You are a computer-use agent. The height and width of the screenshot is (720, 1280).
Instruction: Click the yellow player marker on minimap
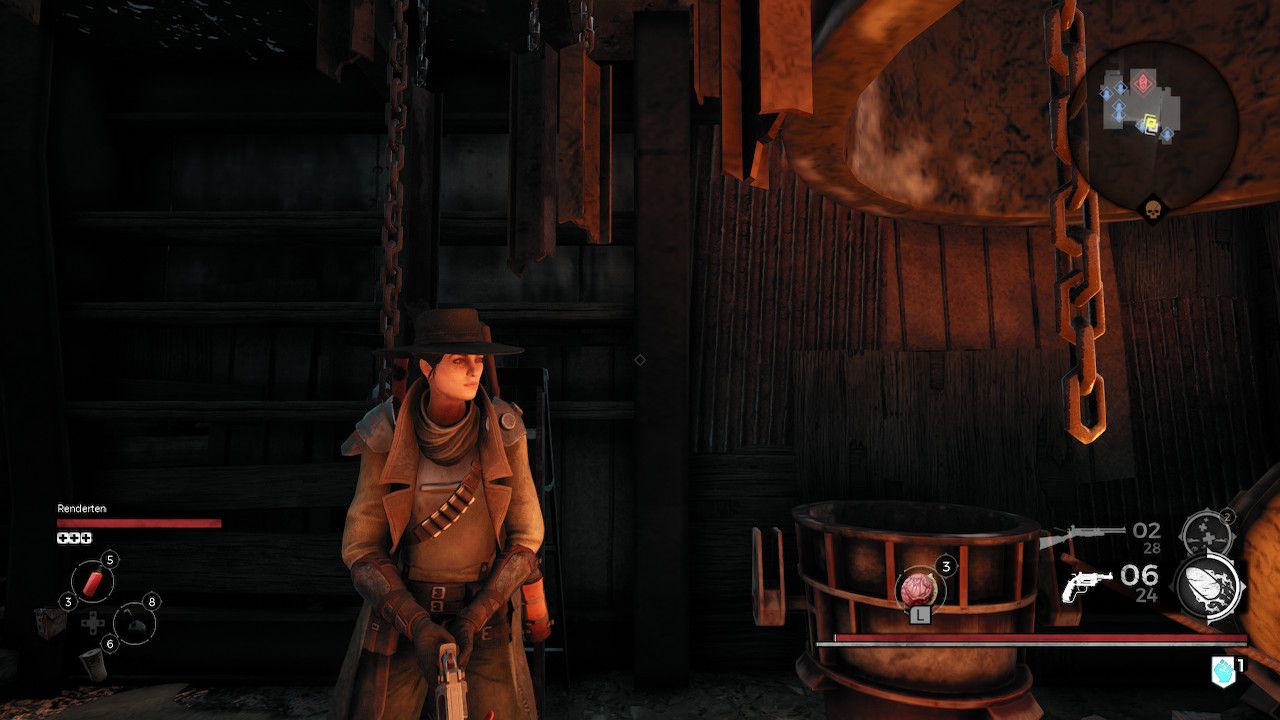[1151, 124]
